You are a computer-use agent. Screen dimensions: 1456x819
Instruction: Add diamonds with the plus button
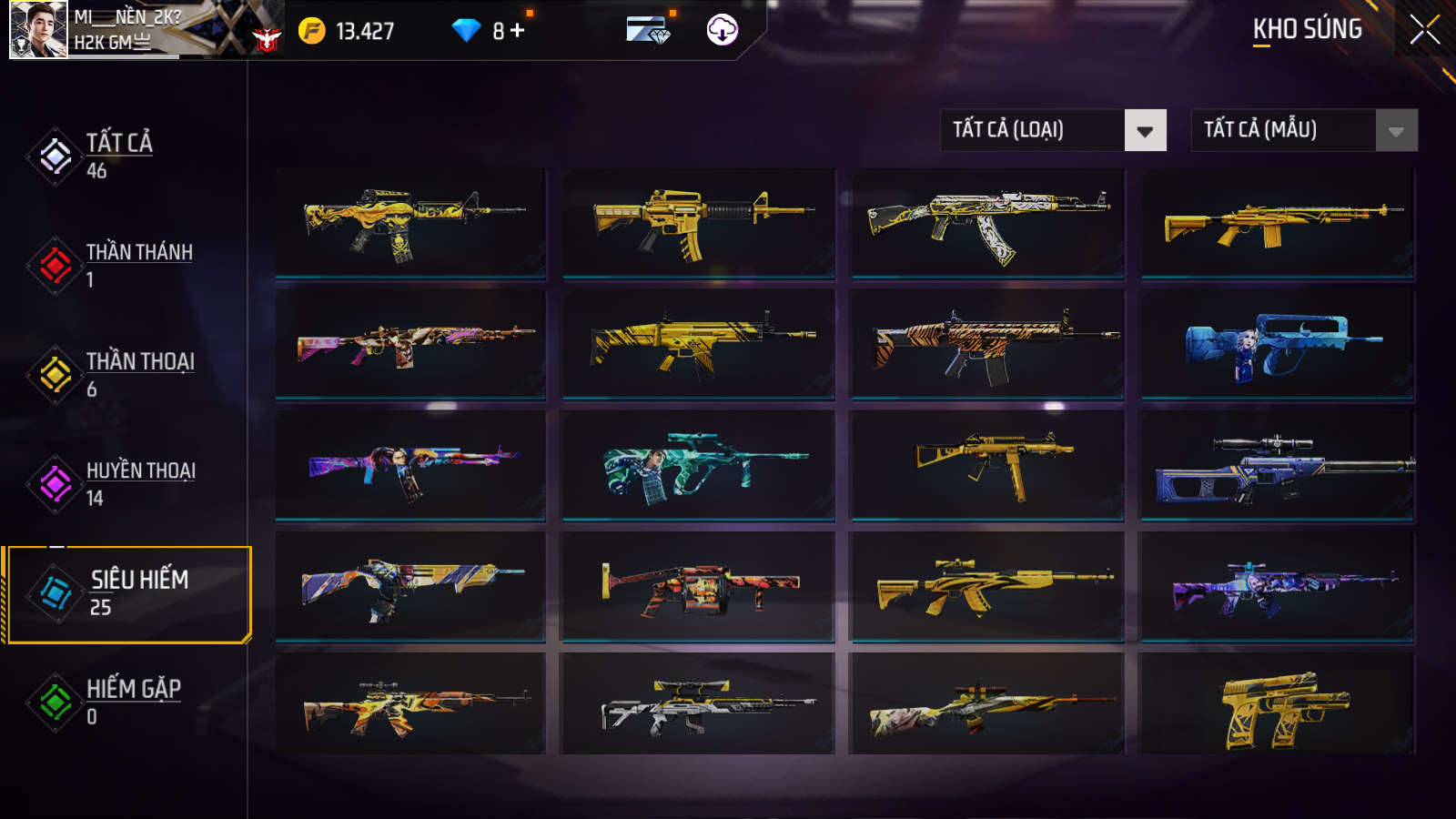click(x=517, y=31)
